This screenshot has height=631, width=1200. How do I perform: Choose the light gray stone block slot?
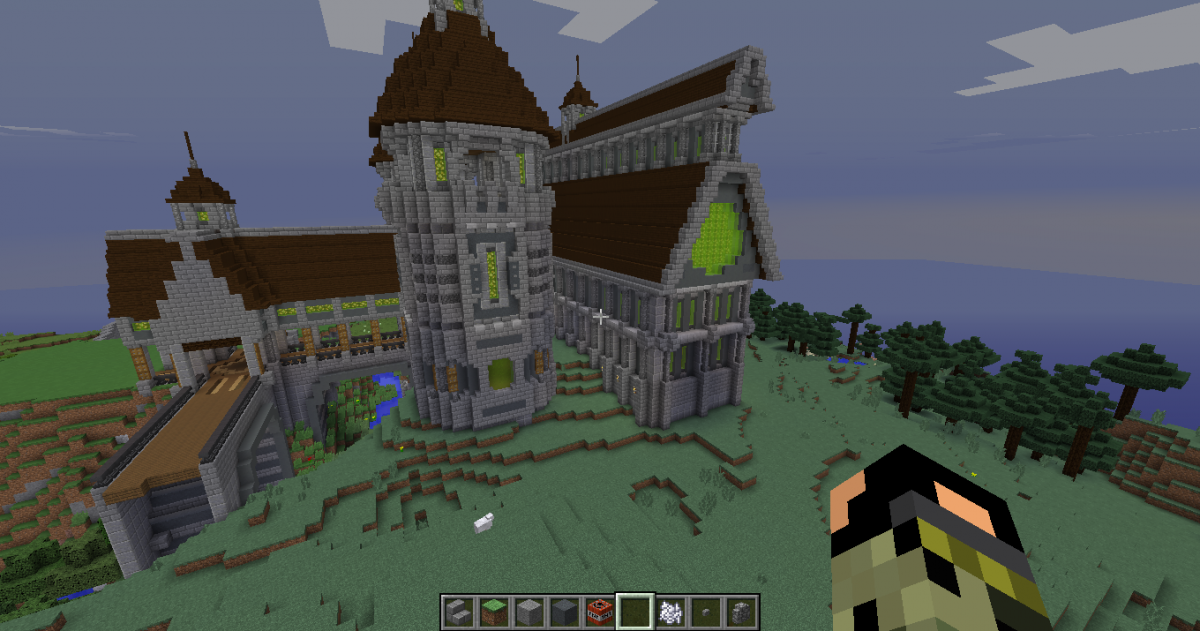[529, 609]
